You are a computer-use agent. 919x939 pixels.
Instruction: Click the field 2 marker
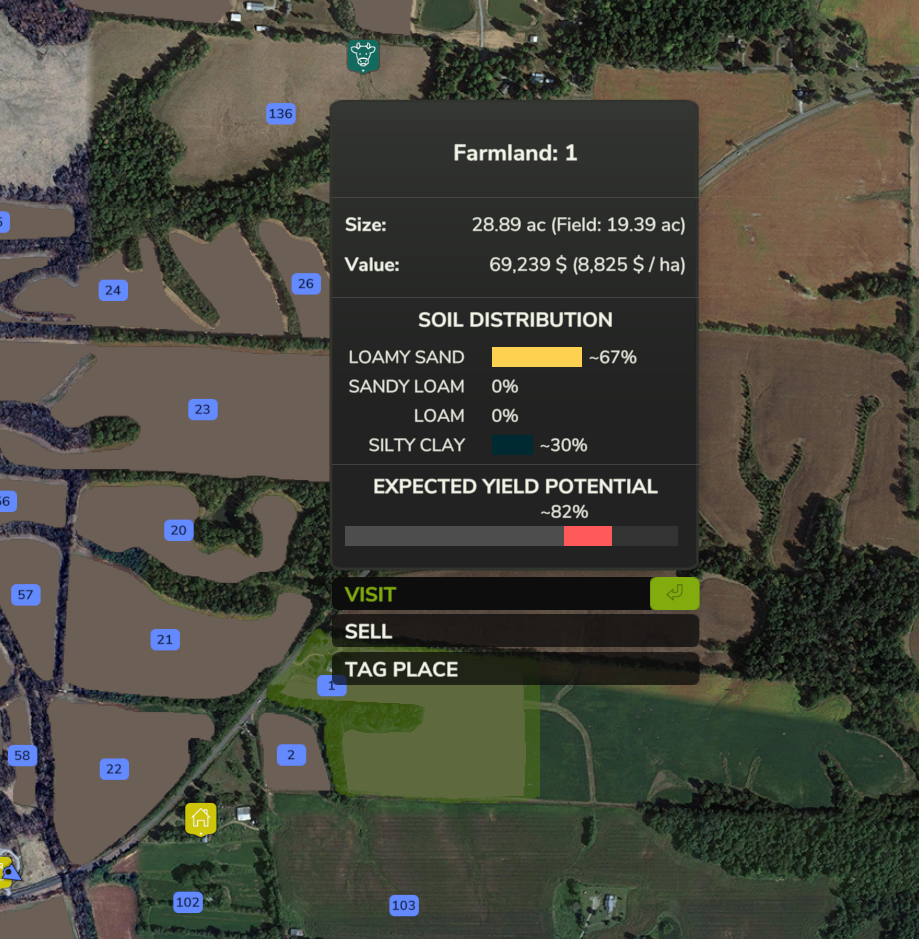point(291,755)
